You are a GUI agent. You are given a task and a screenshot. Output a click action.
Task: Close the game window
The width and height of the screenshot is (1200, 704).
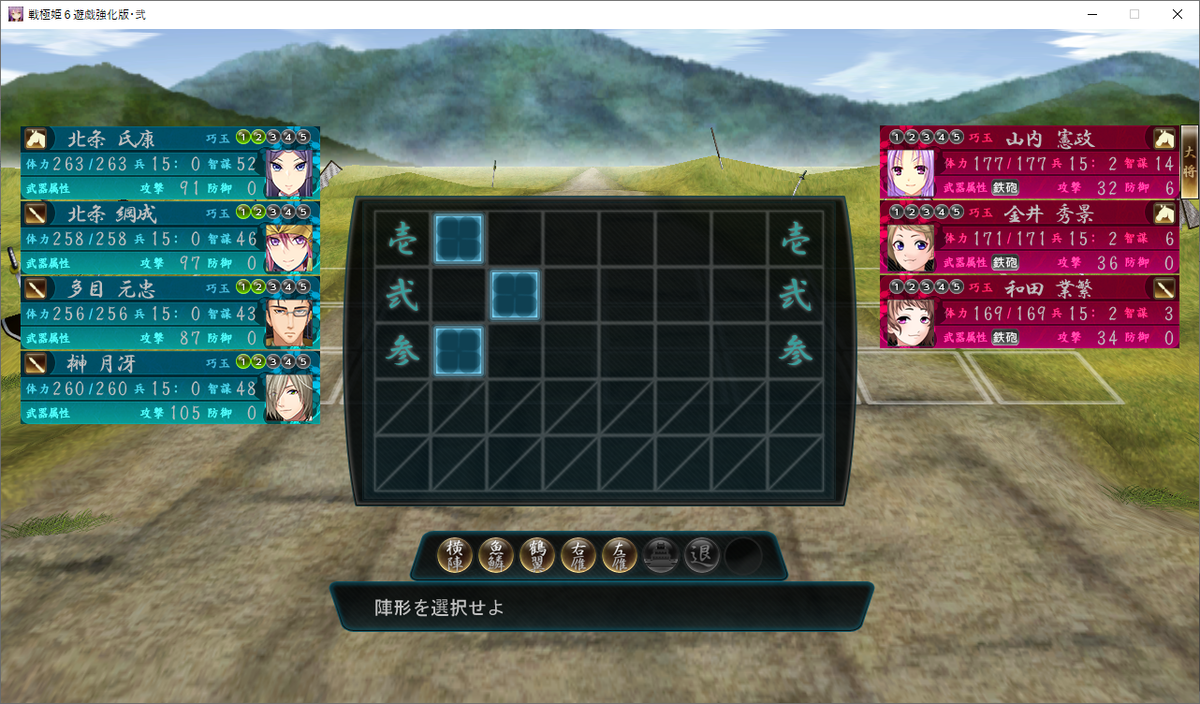[1176, 14]
